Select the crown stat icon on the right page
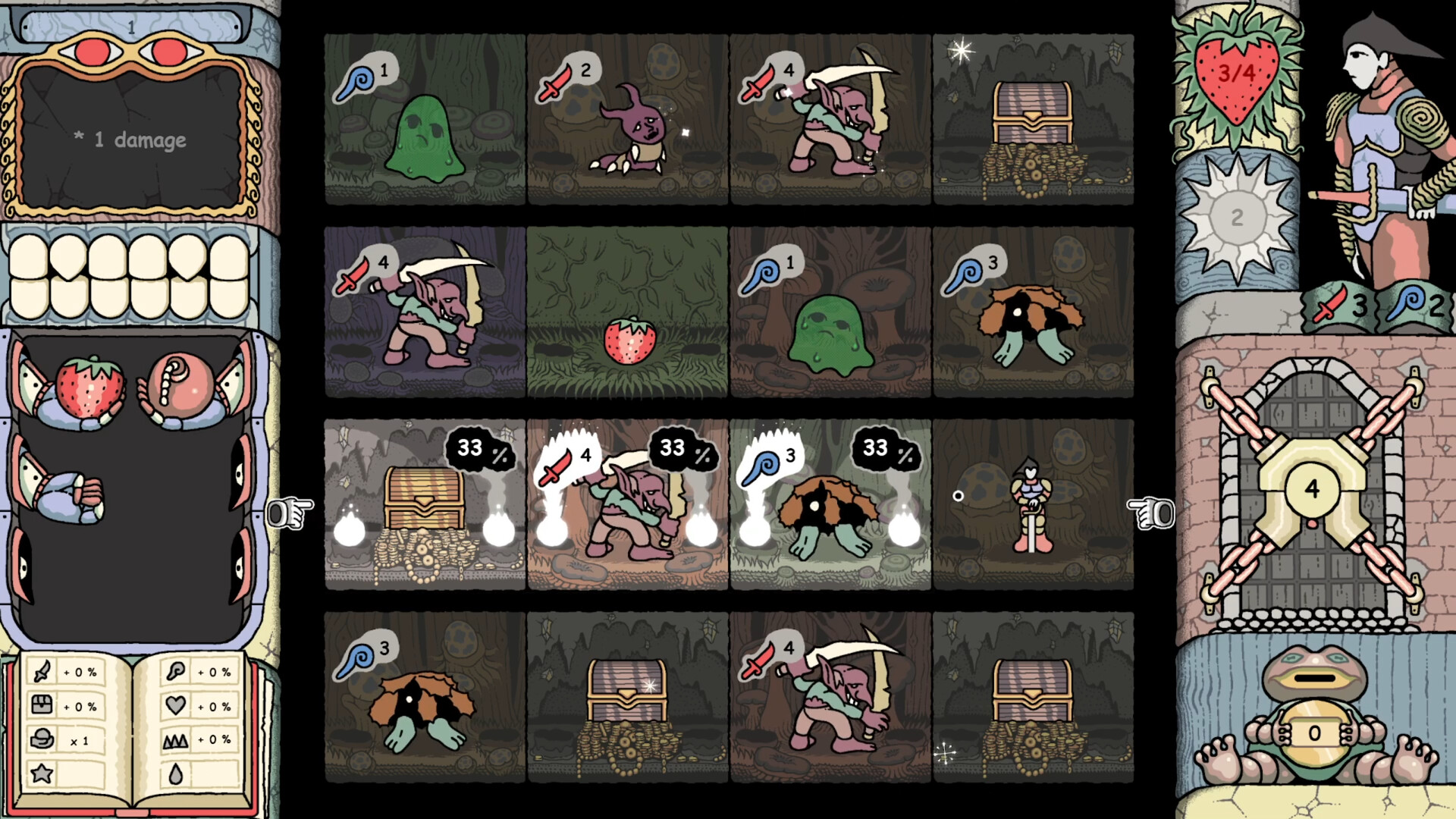1456x819 pixels. 176,740
